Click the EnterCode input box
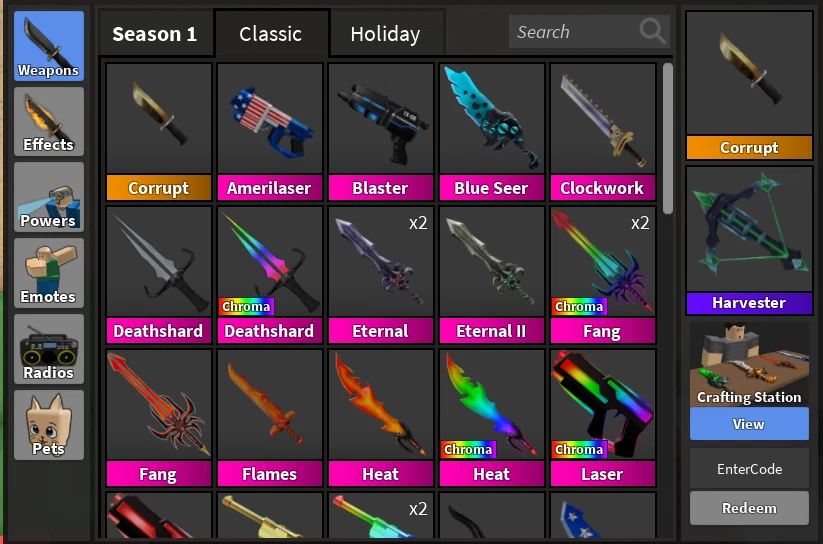 click(x=749, y=469)
